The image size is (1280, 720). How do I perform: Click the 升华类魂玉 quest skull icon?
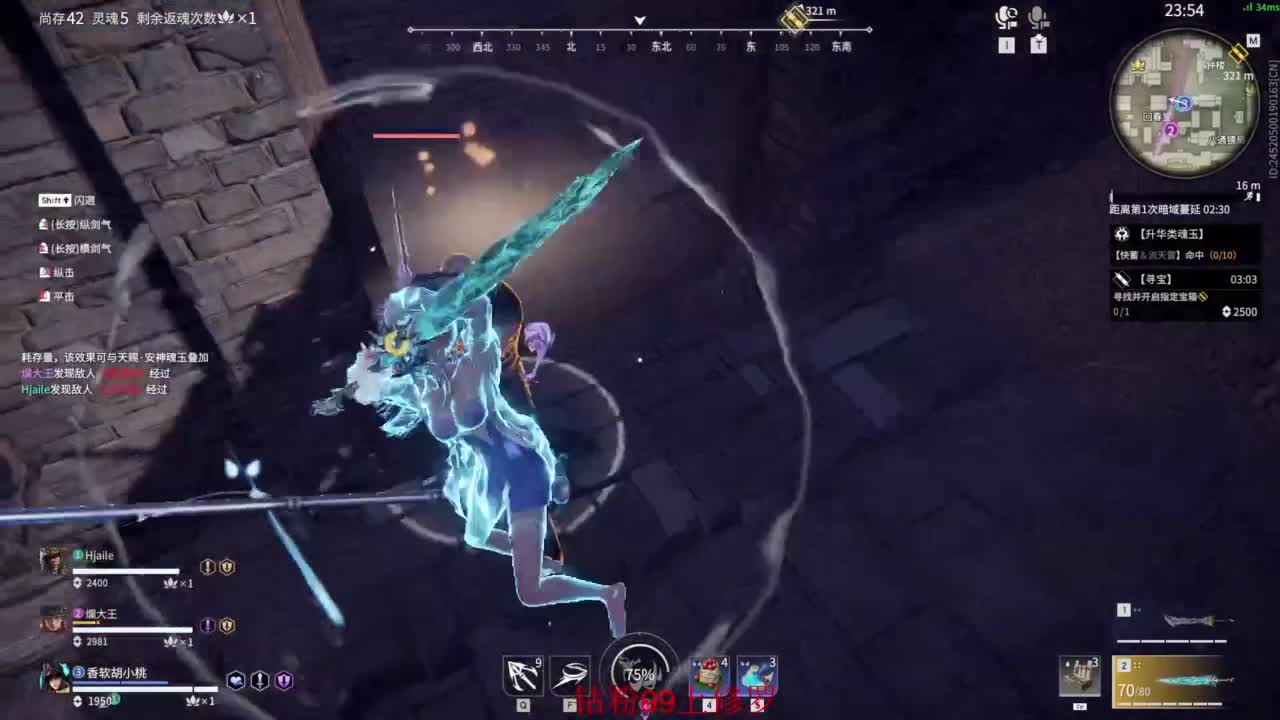(1122, 232)
